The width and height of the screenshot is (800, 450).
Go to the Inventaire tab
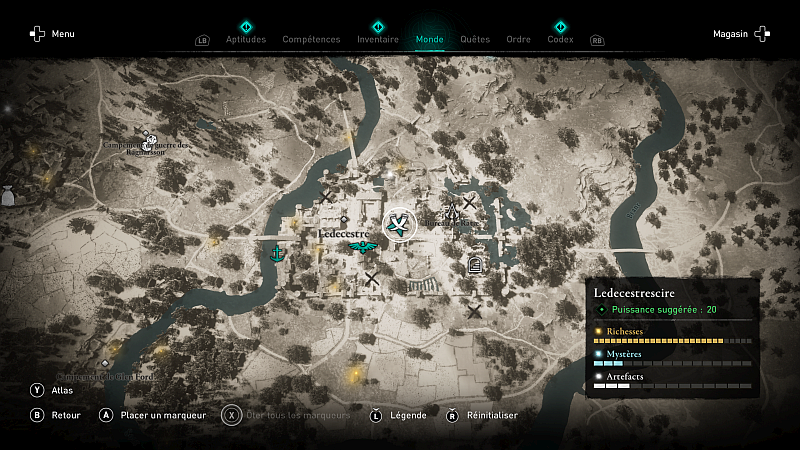point(378,40)
